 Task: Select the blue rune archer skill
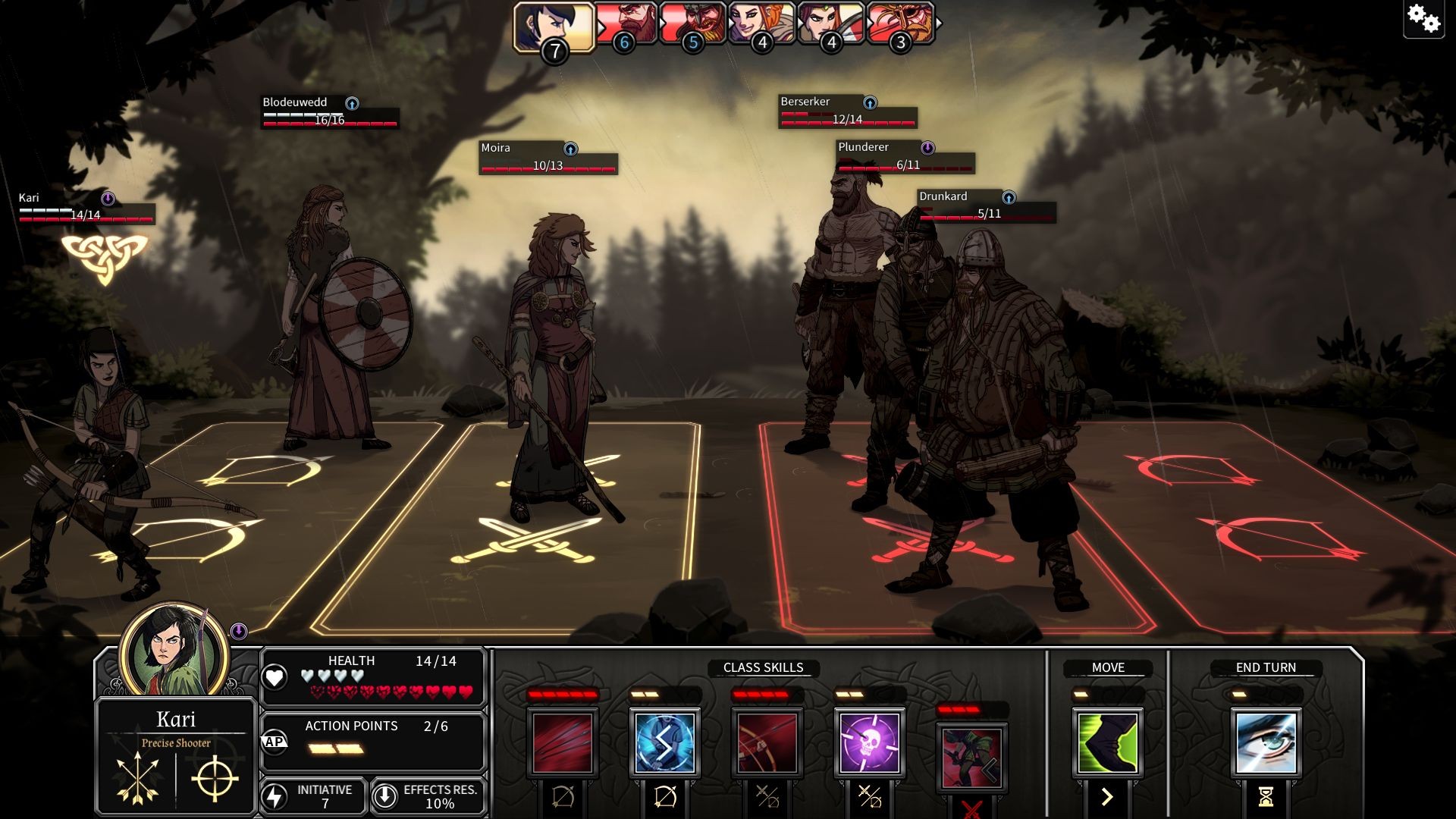click(664, 742)
